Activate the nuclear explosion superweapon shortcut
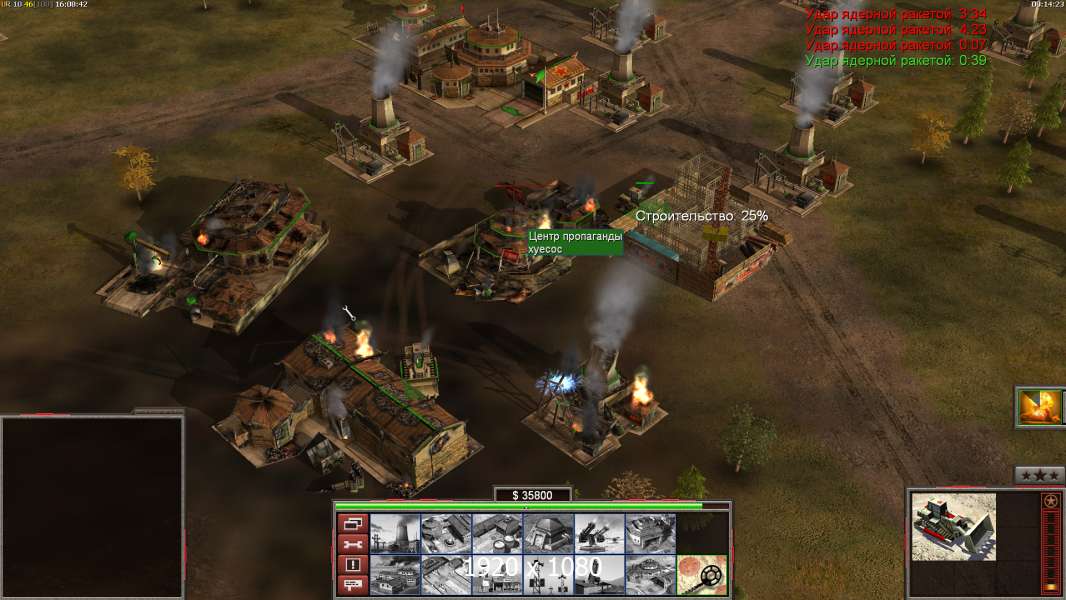1066x600 pixels. 1039,407
